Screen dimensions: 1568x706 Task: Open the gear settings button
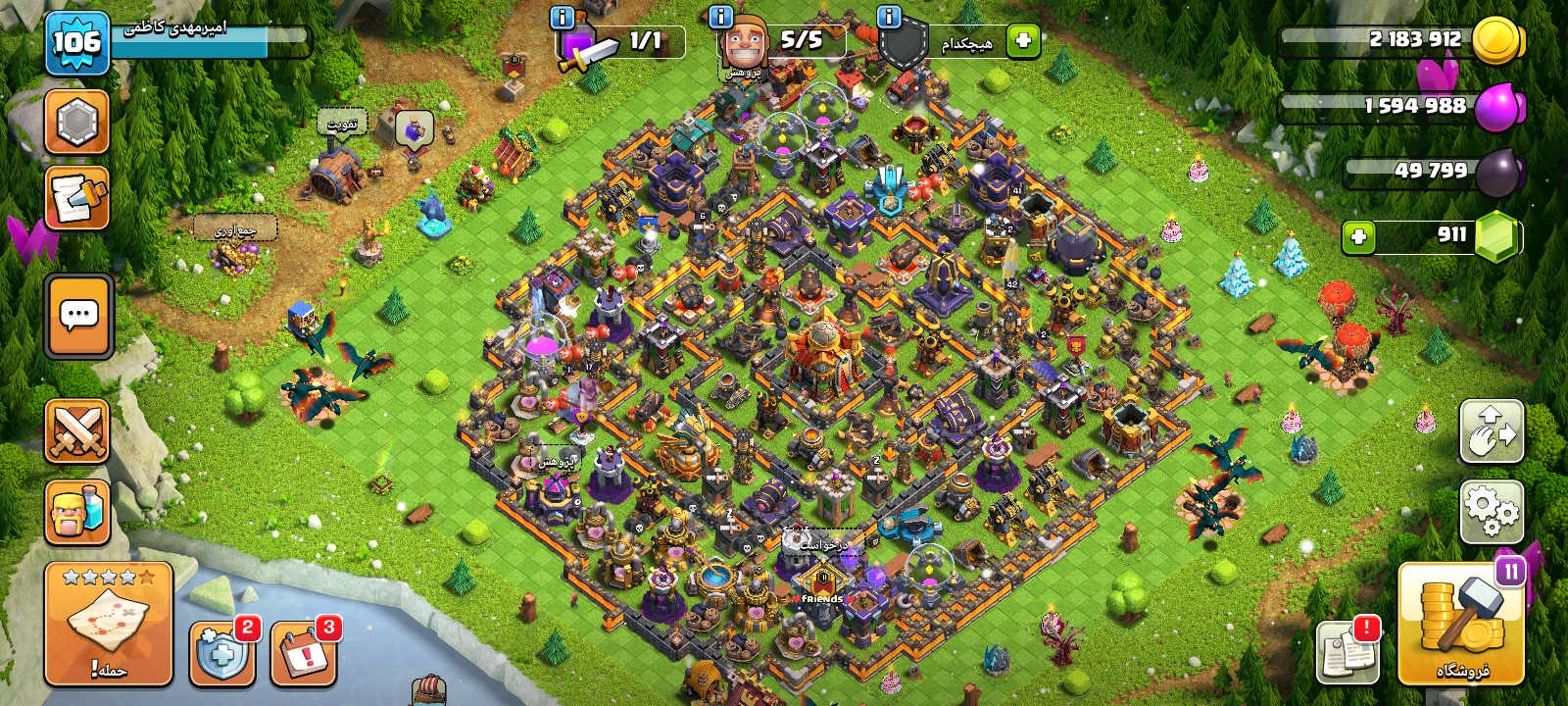pos(1492,512)
